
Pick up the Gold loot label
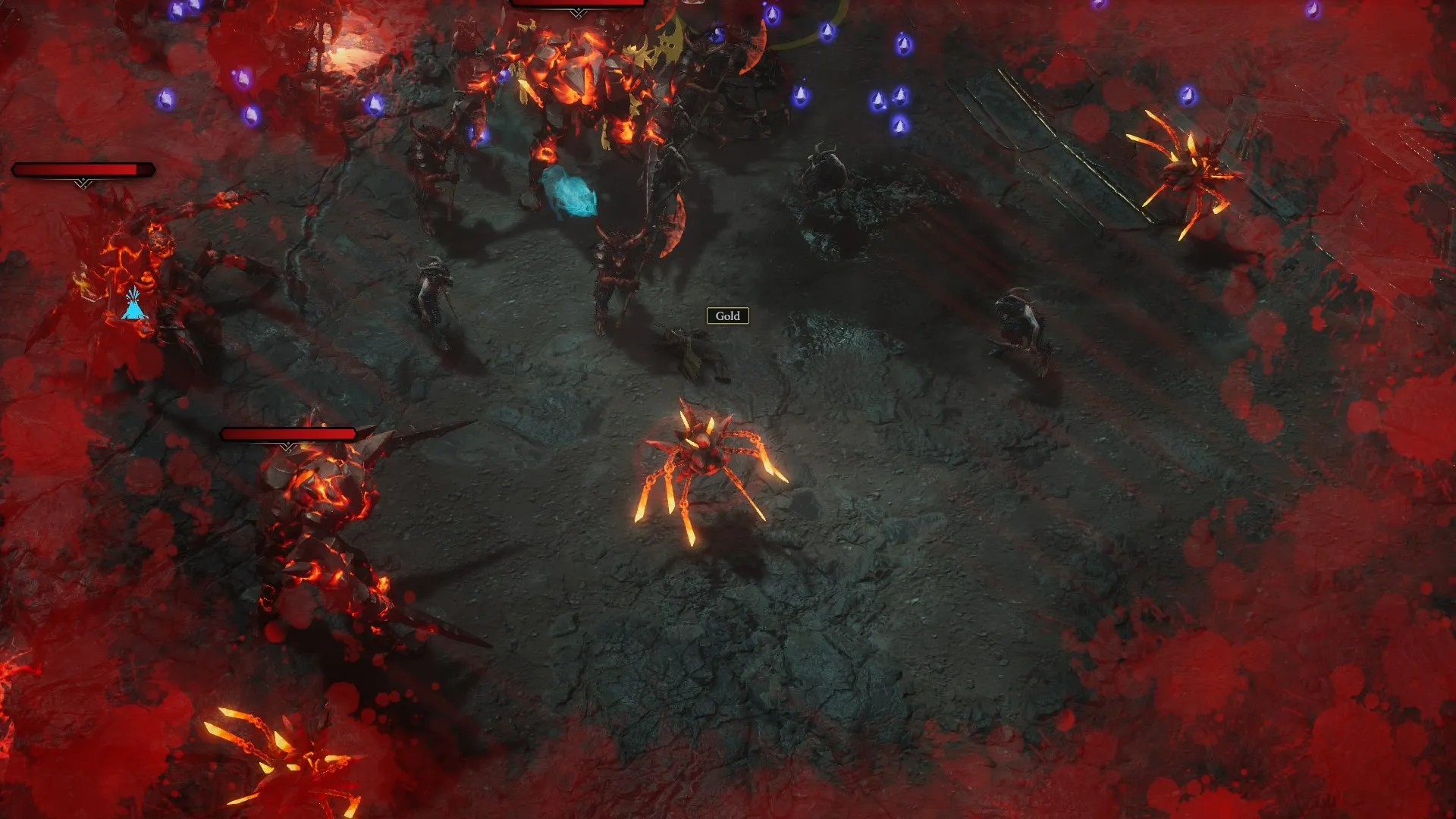click(x=727, y=315)
